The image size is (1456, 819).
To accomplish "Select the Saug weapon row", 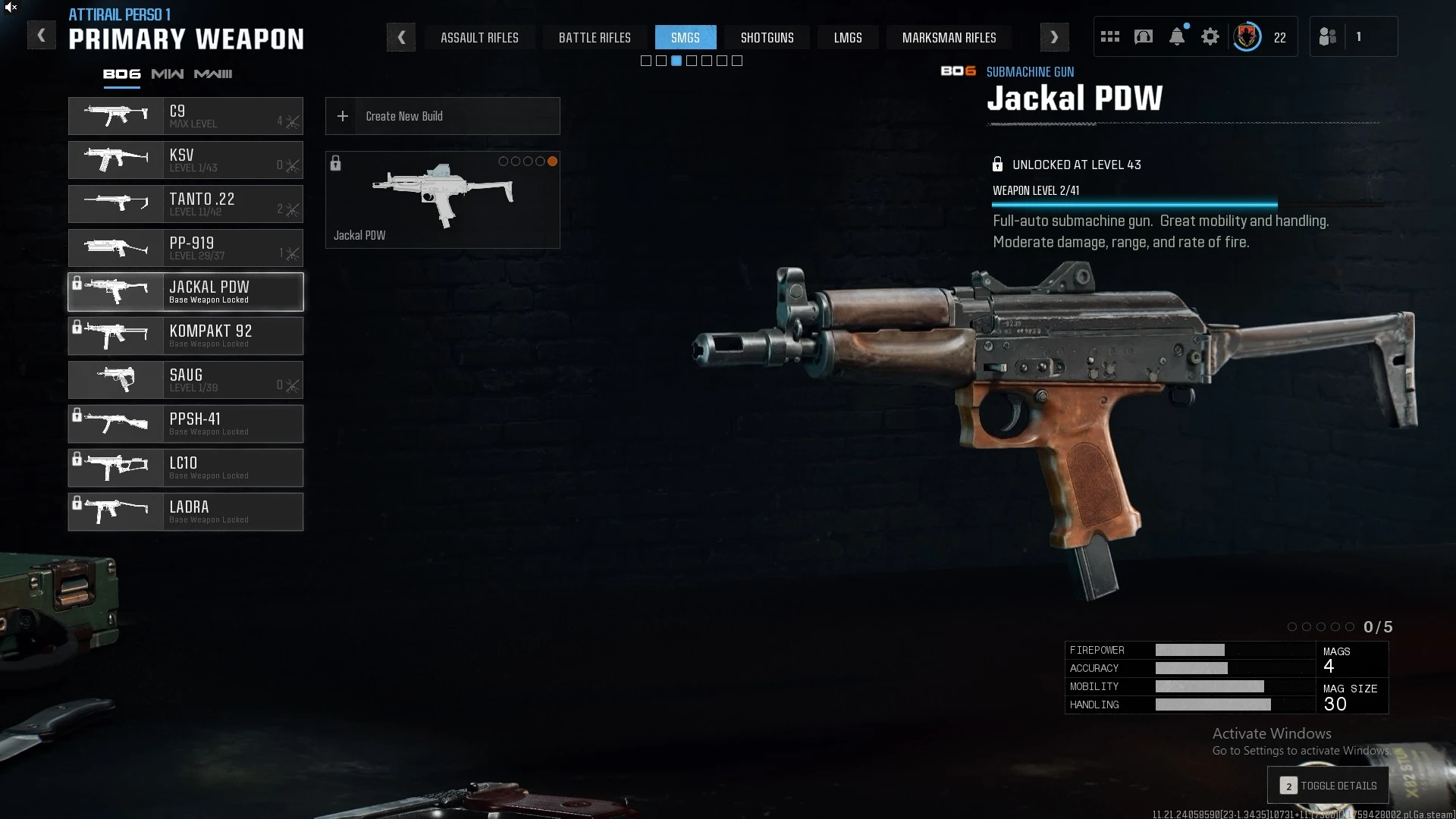I will (186, 380).
